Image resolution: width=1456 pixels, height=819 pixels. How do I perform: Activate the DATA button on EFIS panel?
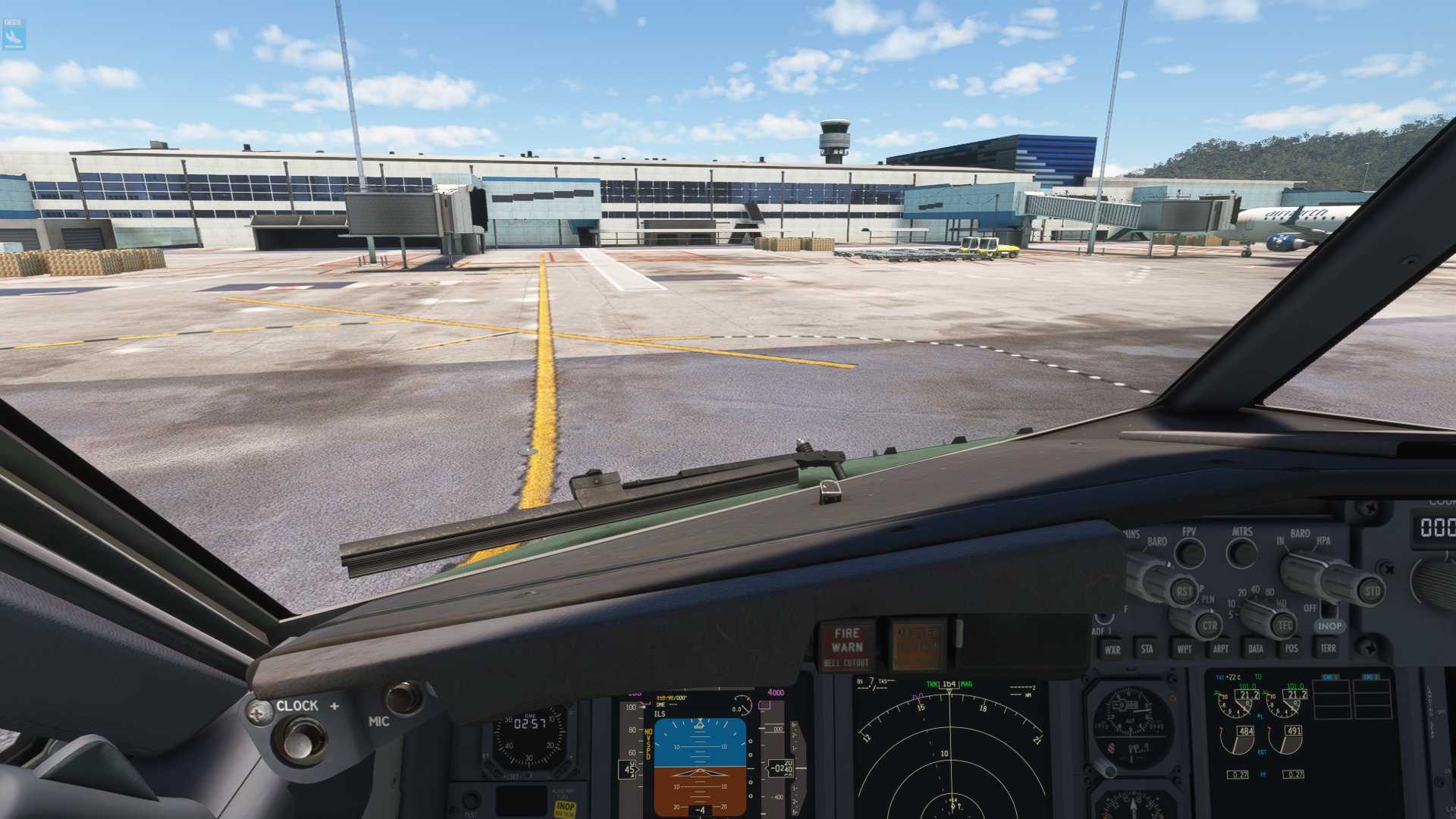click(1256, 648)
